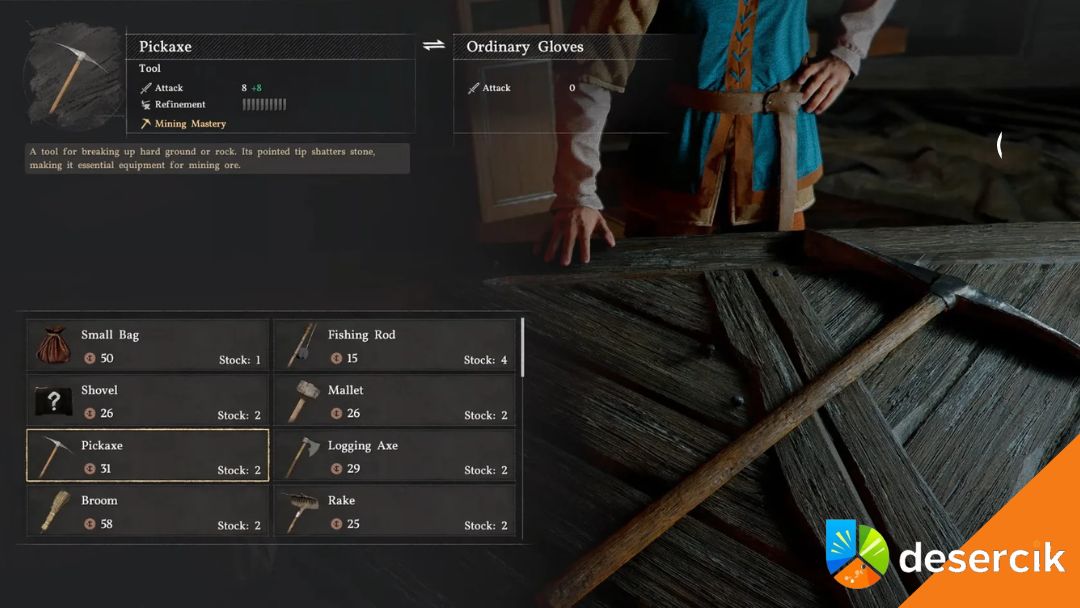Select the highlighted Pickaxe shop entry
Screen dimensions: 1080x608
click(x=147, y=456)
